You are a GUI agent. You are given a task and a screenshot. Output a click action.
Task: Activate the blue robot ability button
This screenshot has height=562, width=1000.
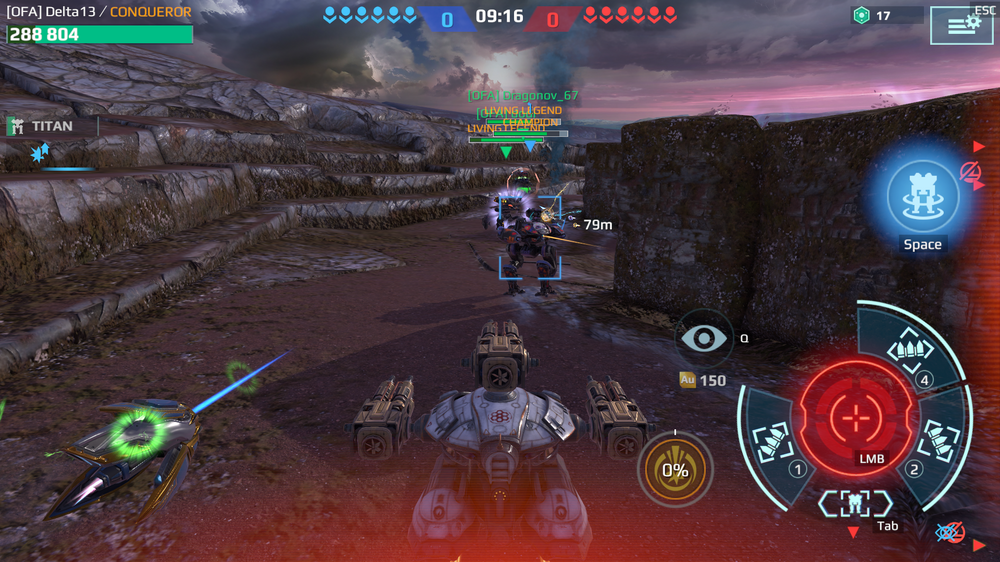coord(922,197)
